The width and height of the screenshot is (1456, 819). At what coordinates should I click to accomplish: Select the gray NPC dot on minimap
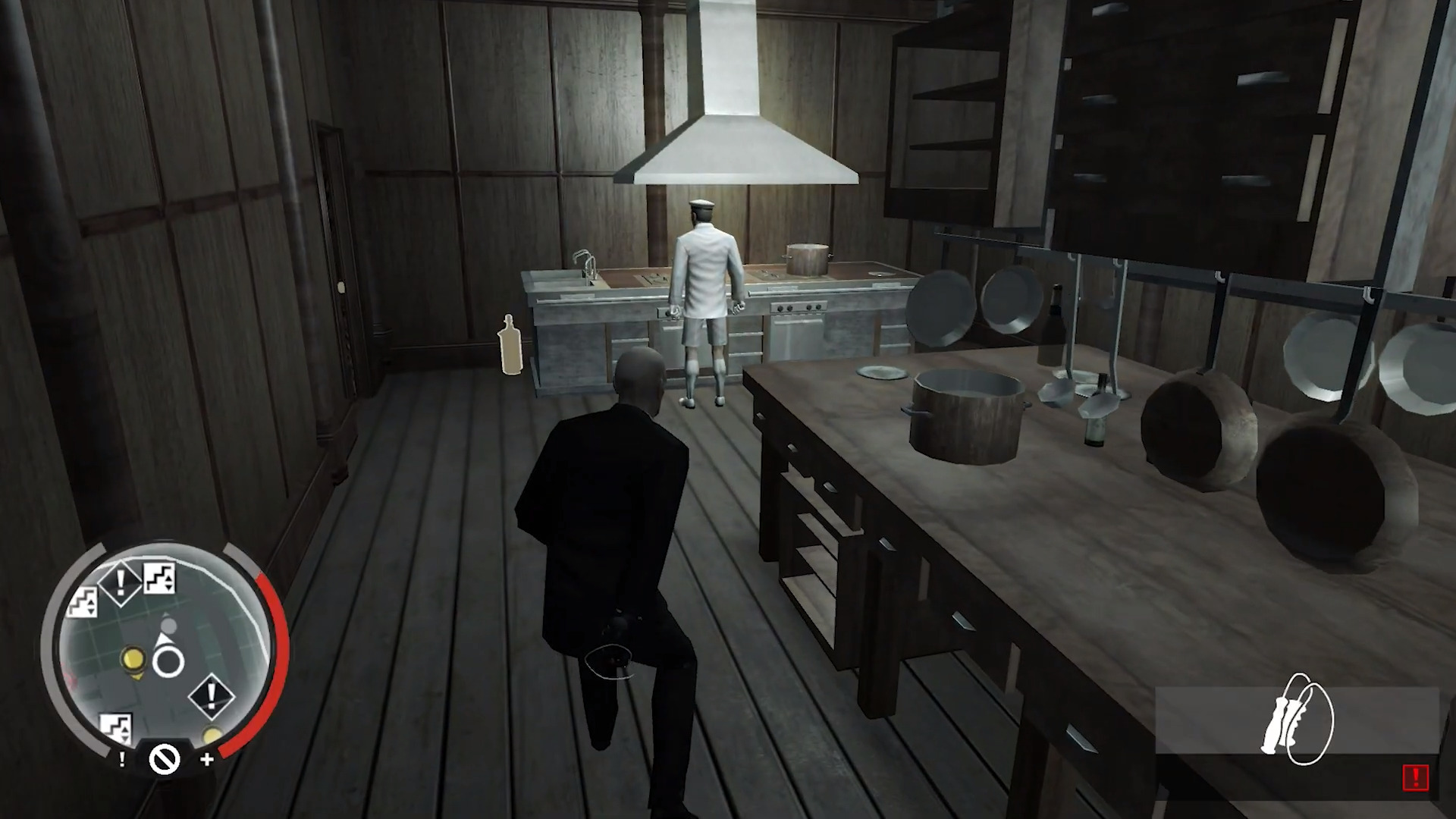169,626
